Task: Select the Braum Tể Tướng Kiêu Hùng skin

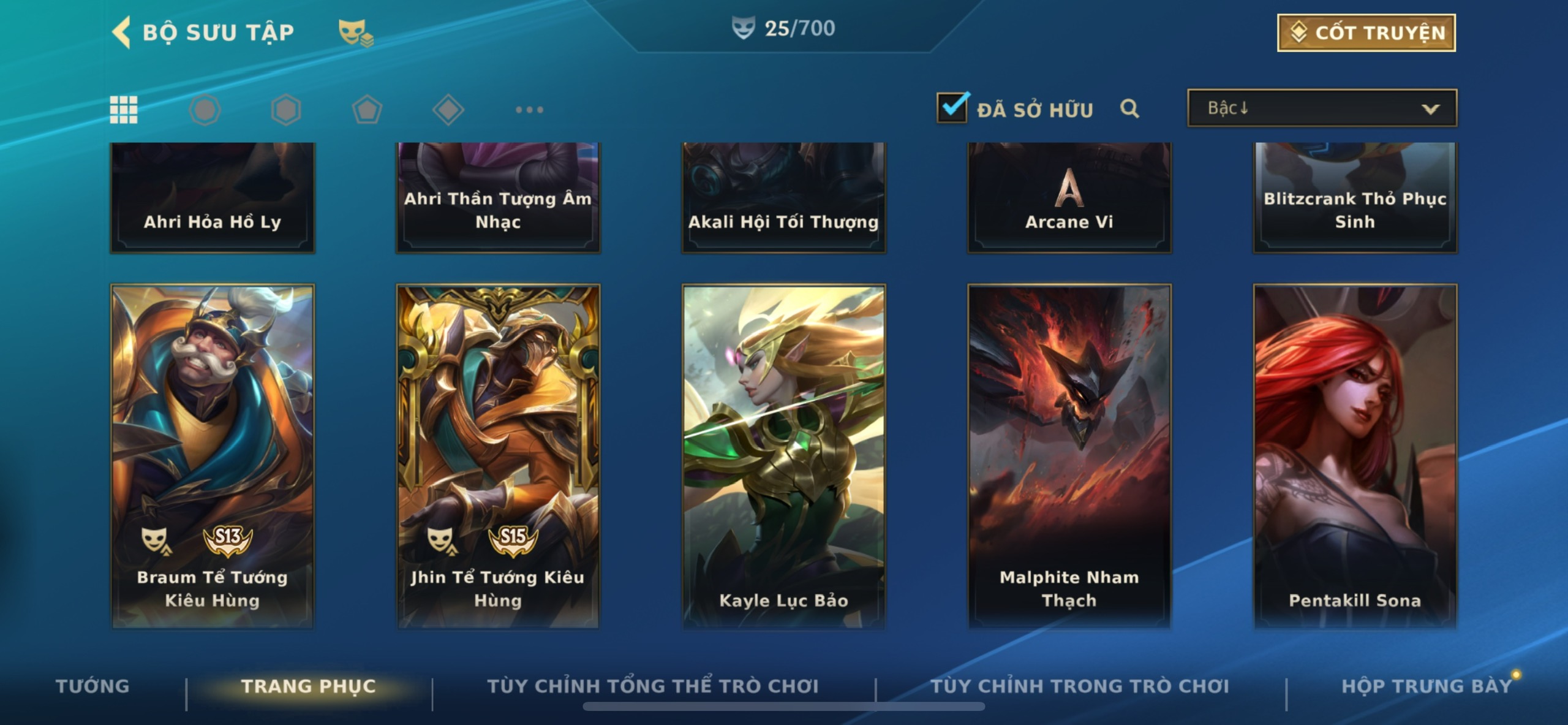Action: coord(213,455)
